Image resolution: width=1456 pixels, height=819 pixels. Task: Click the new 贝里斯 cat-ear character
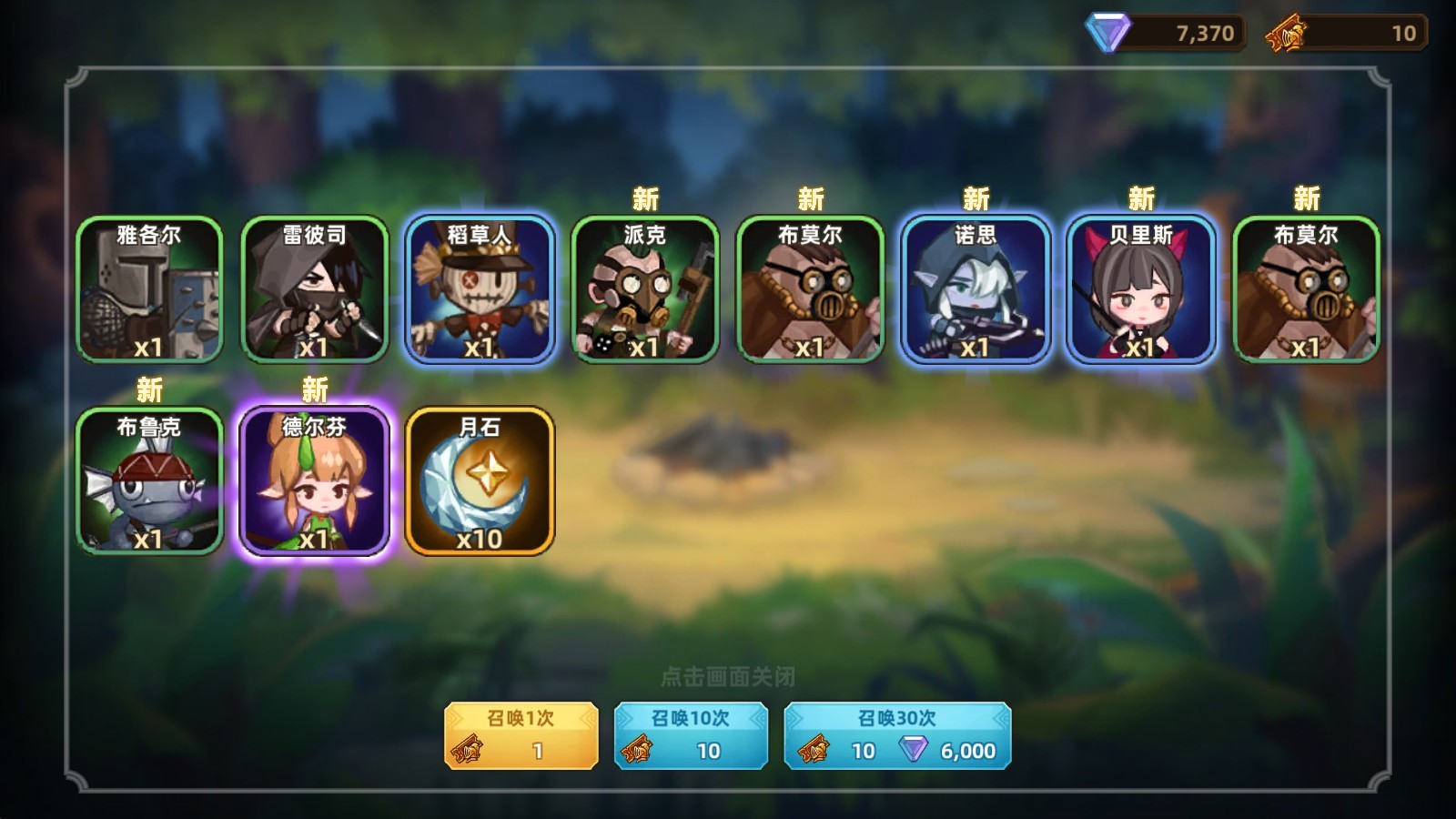click(1144, 289)
